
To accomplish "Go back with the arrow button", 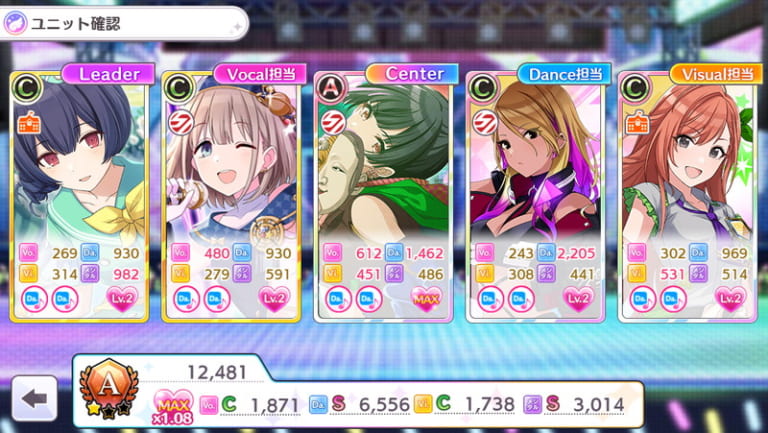I will click(x=34, y=398).
